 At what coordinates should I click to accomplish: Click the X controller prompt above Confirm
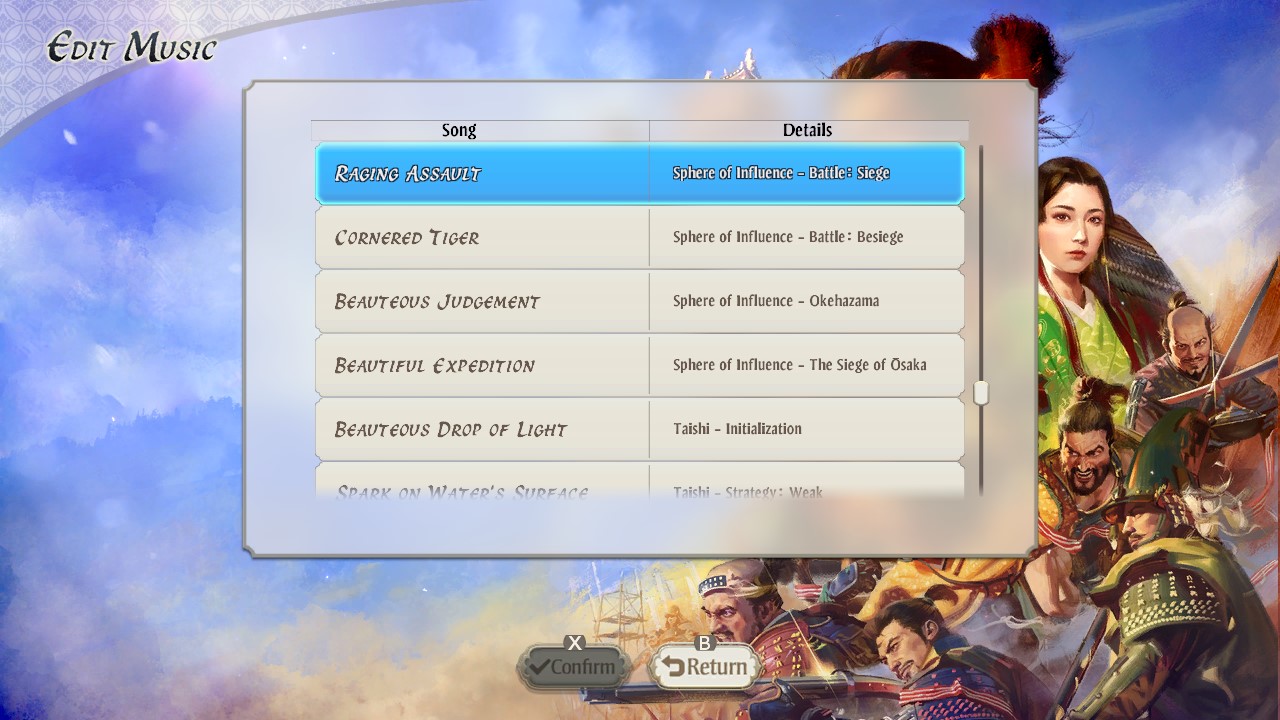[x=573, y=645]
